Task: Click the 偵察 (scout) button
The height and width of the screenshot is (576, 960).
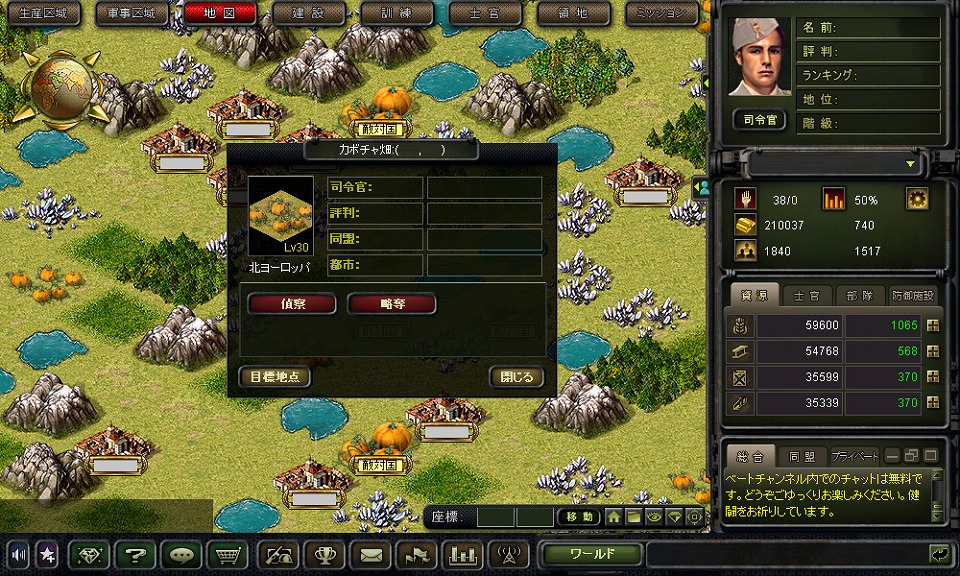Action: point(292,303)
